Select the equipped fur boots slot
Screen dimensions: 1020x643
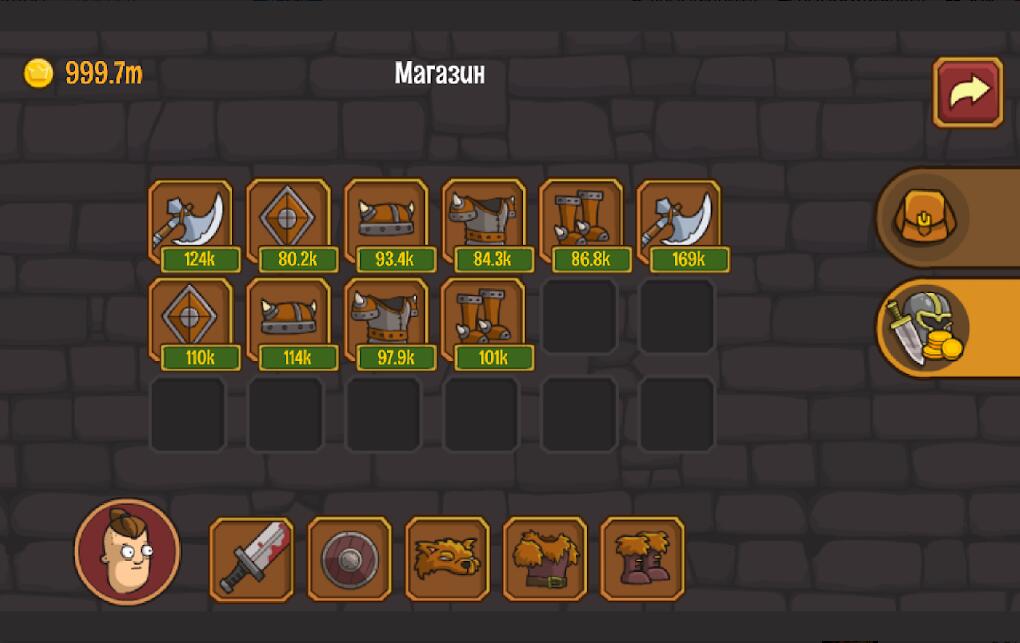pyautogui.click(x=643, y=559)
